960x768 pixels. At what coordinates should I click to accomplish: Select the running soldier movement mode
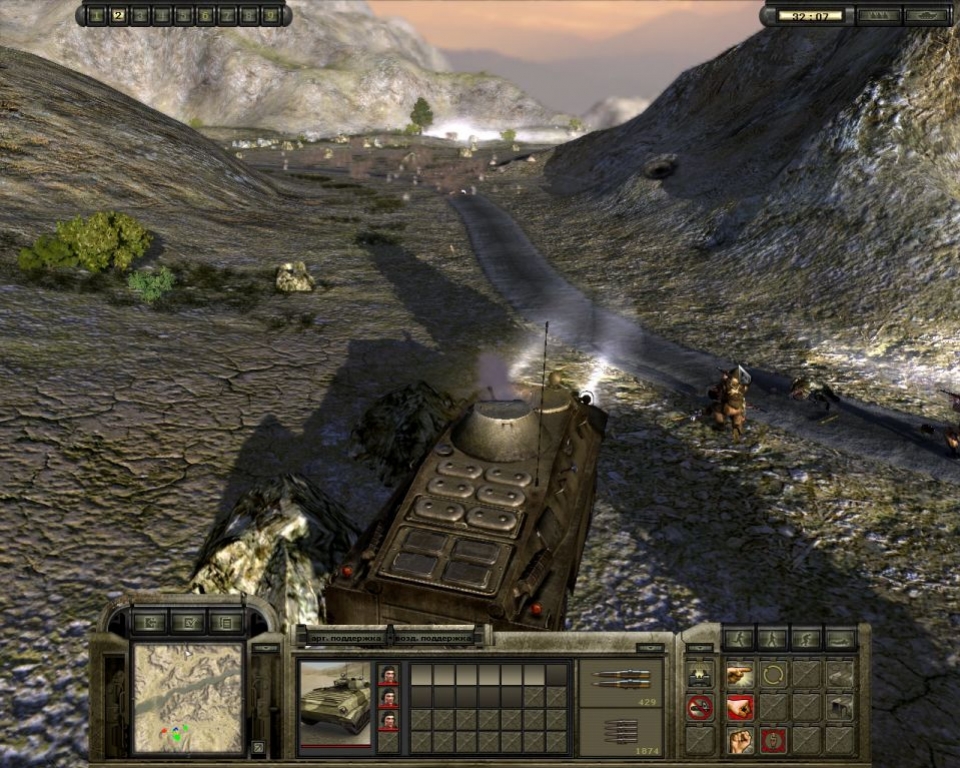[739, 638]
